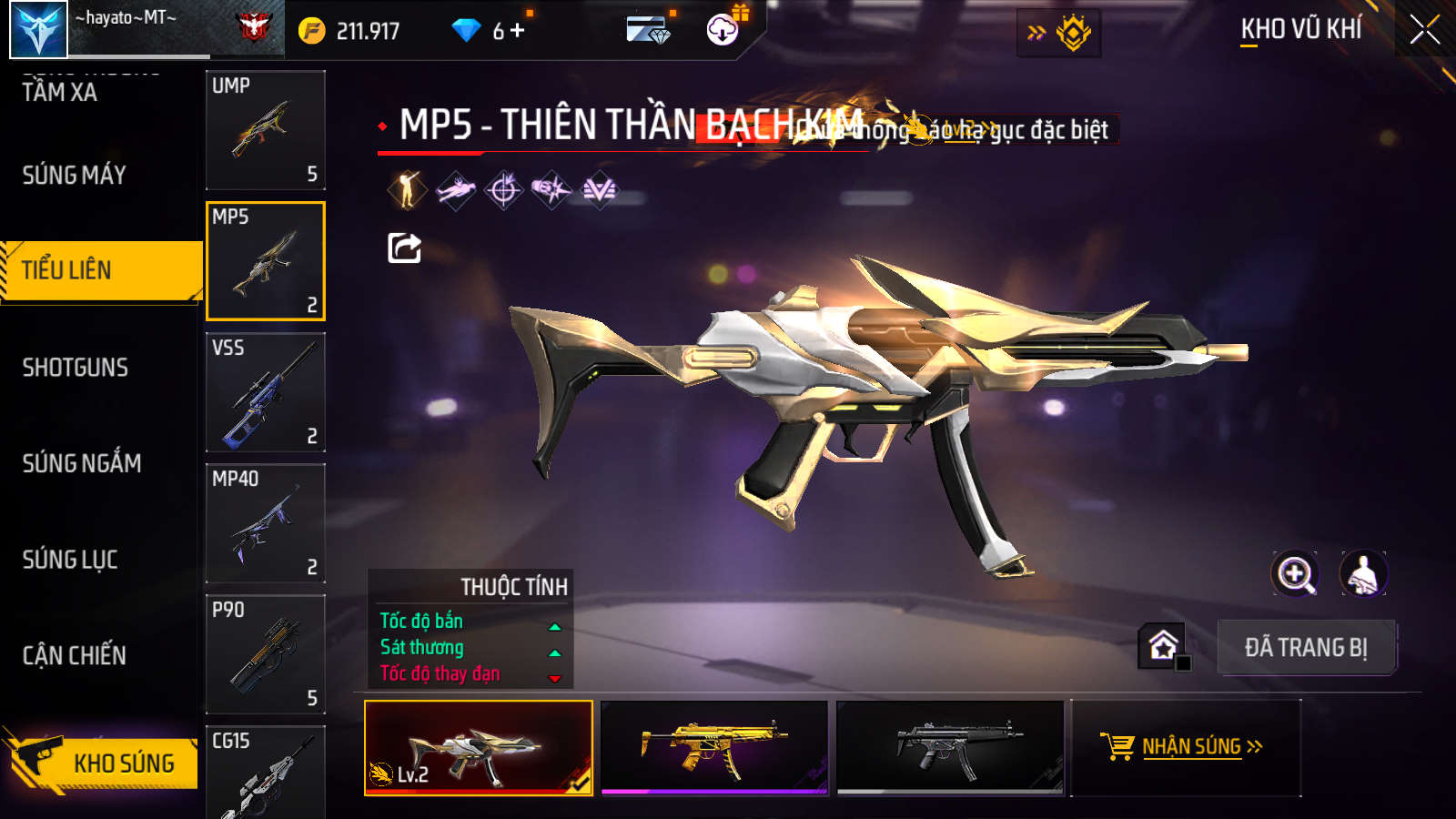Switch to the Súng Máy category
Viewport: 1456px width, 819px height.
click(75, 175)
